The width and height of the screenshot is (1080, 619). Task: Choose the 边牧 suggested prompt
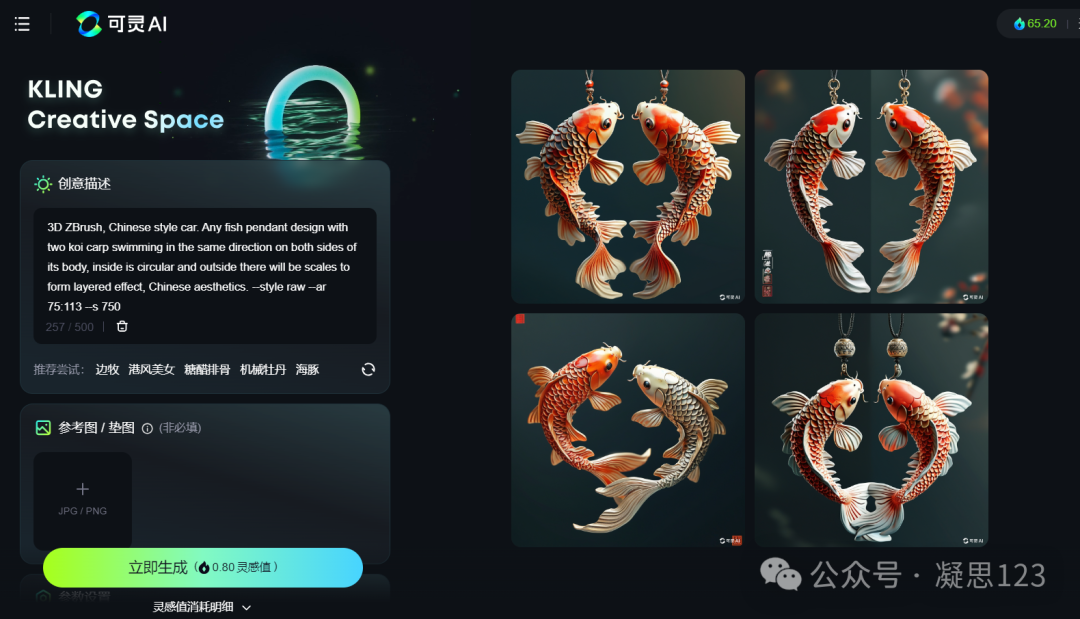(107, 370)
